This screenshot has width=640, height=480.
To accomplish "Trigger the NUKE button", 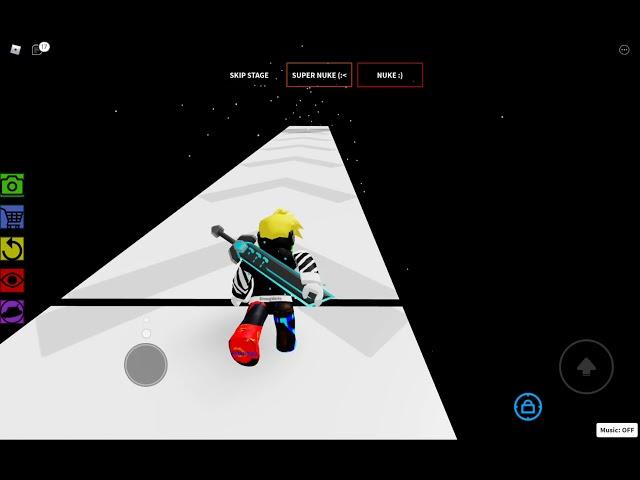I will (x=390, y=75).
